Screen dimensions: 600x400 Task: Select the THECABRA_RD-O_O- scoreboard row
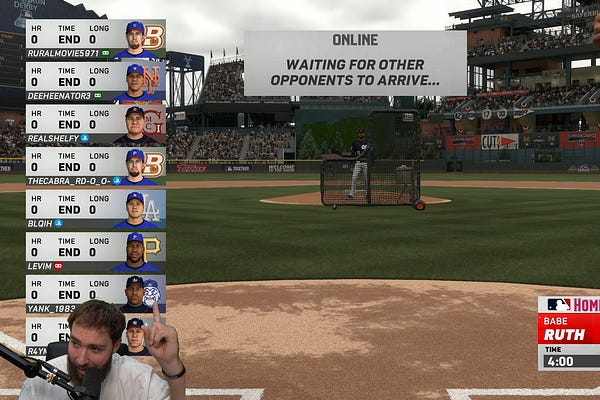(95, 167)
